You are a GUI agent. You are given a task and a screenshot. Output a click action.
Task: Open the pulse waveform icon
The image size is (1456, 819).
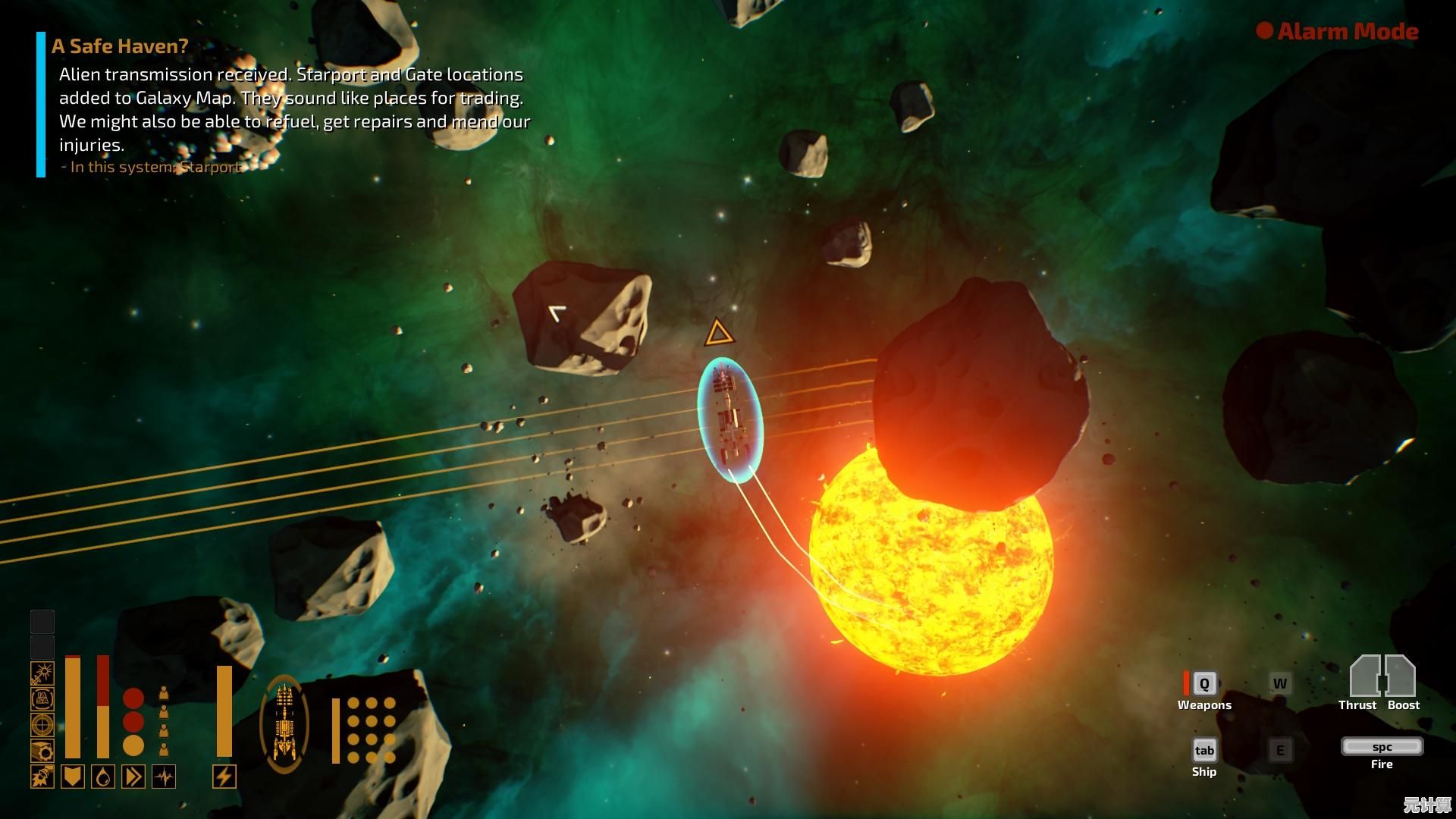(x=164, y=777)
